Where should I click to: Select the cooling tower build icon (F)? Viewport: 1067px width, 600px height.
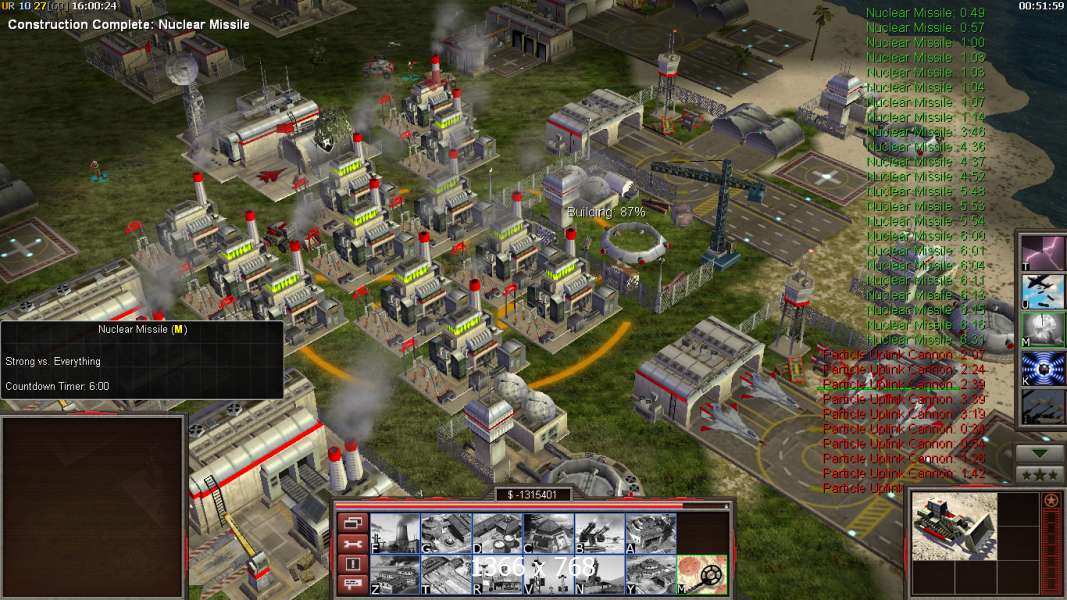[x=395, y=533]
